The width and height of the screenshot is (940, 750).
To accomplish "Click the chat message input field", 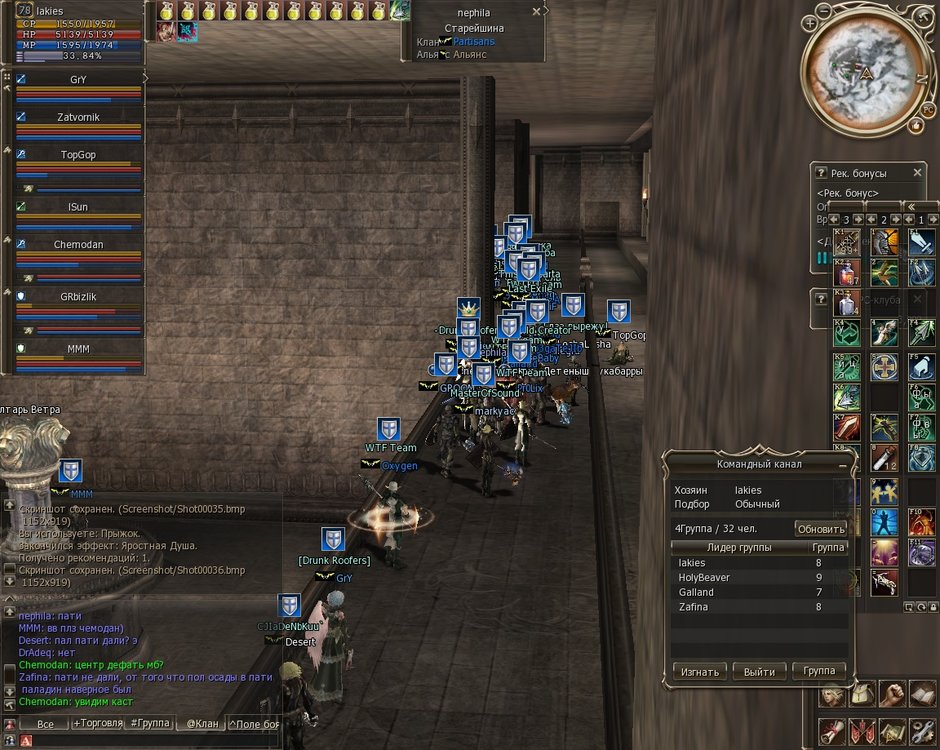I will coord(150,740).
